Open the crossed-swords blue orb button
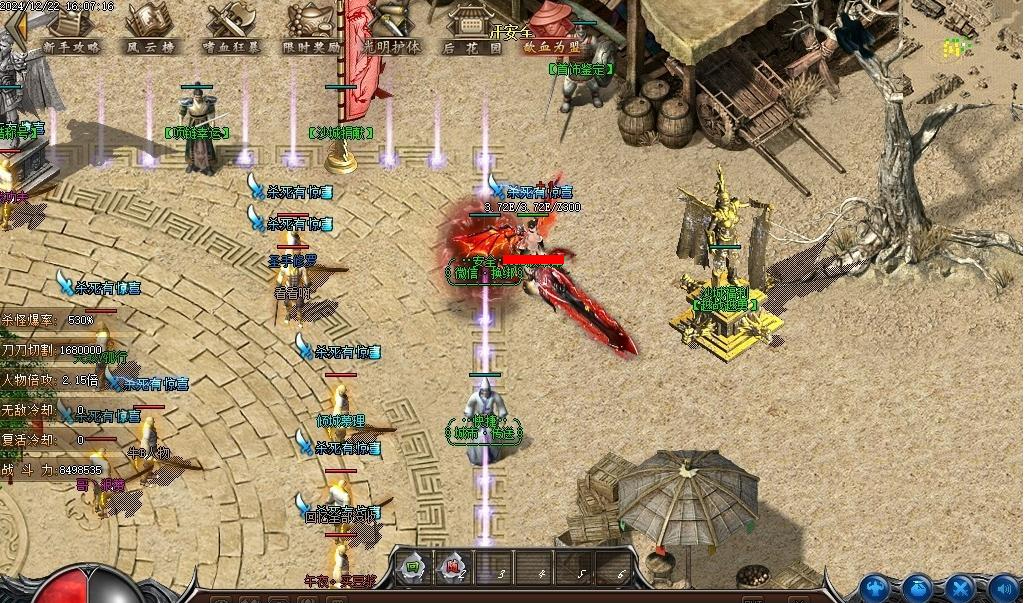Screen dimensions: 1028x603 click(961, 589)
